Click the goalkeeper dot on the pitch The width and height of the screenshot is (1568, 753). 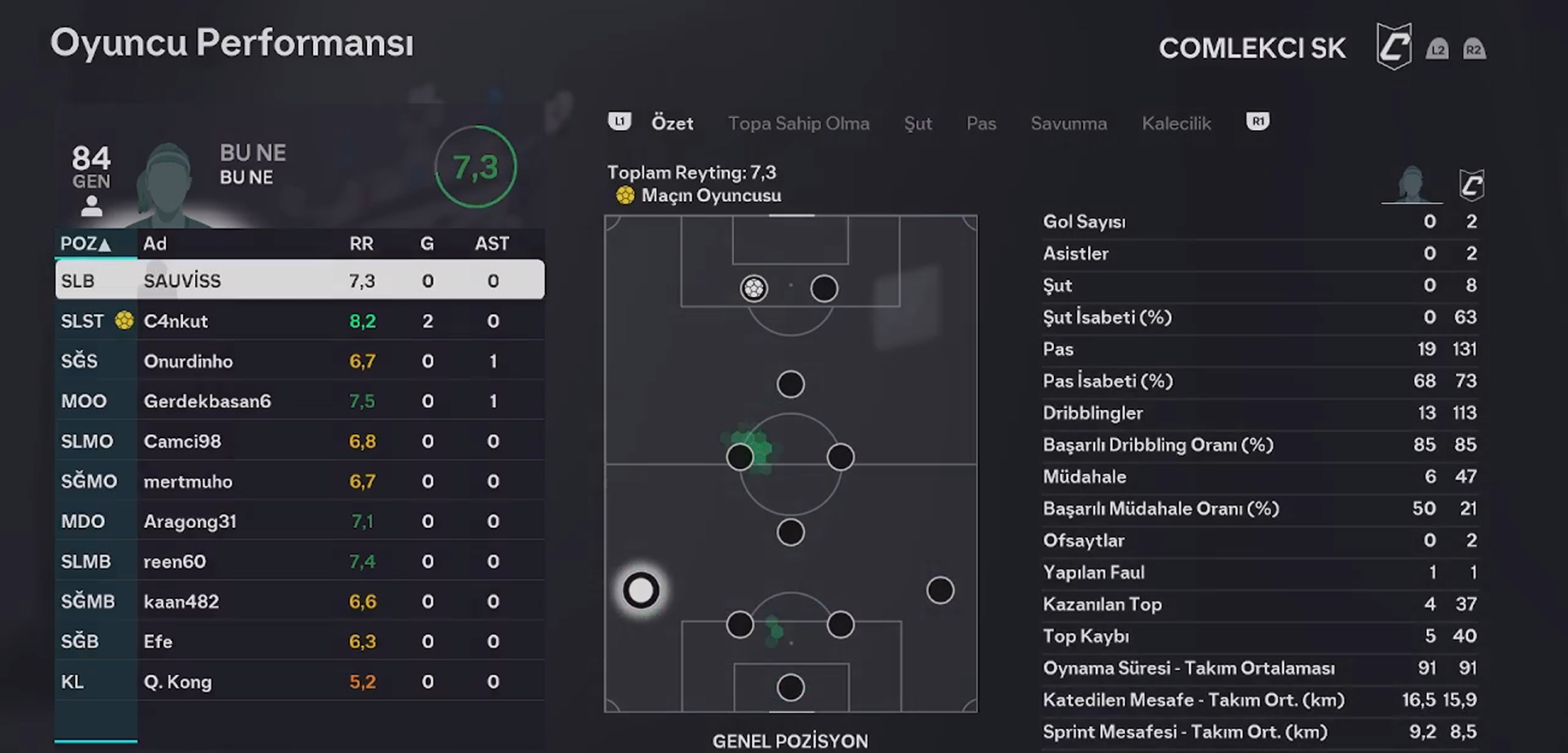[790, 687]
